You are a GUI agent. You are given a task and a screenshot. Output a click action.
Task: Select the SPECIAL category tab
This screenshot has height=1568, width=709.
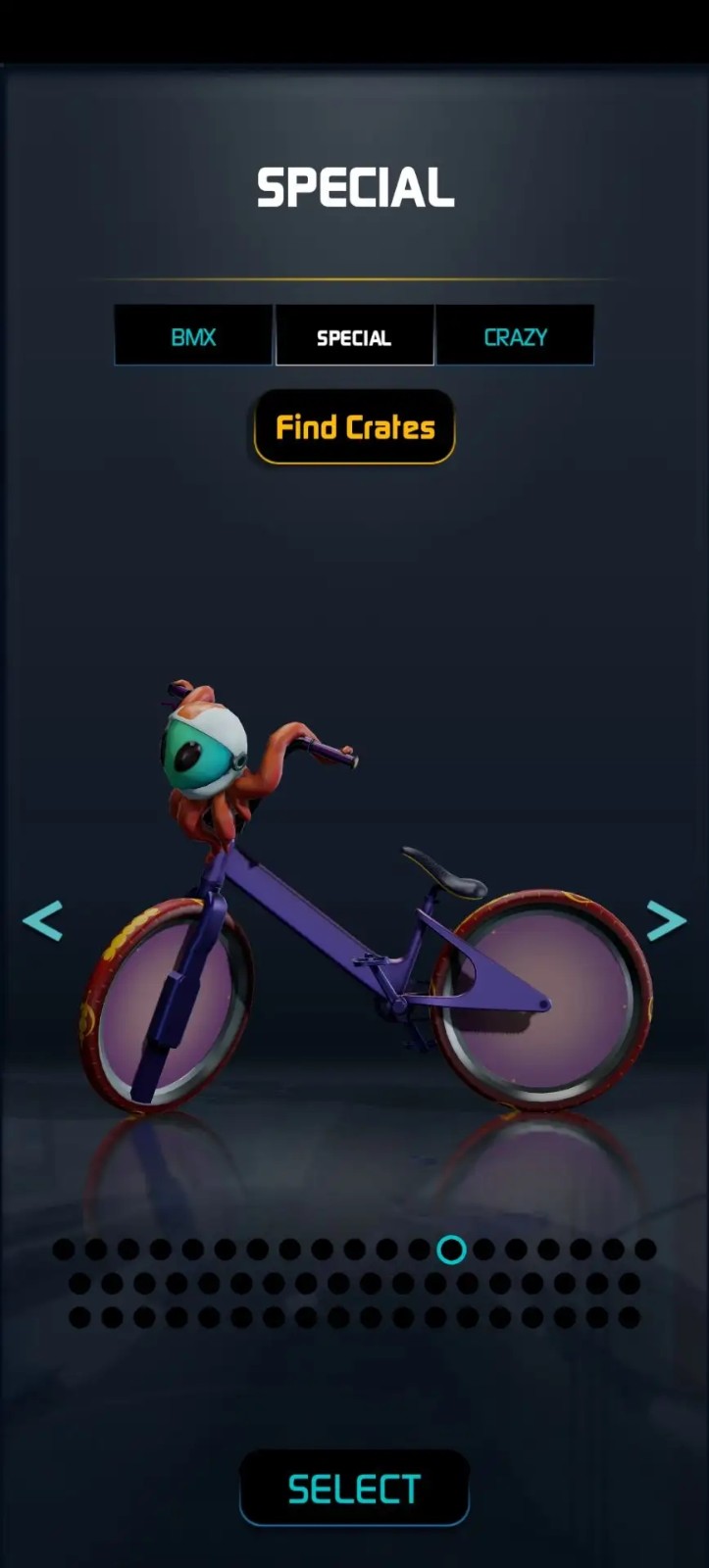354,336
